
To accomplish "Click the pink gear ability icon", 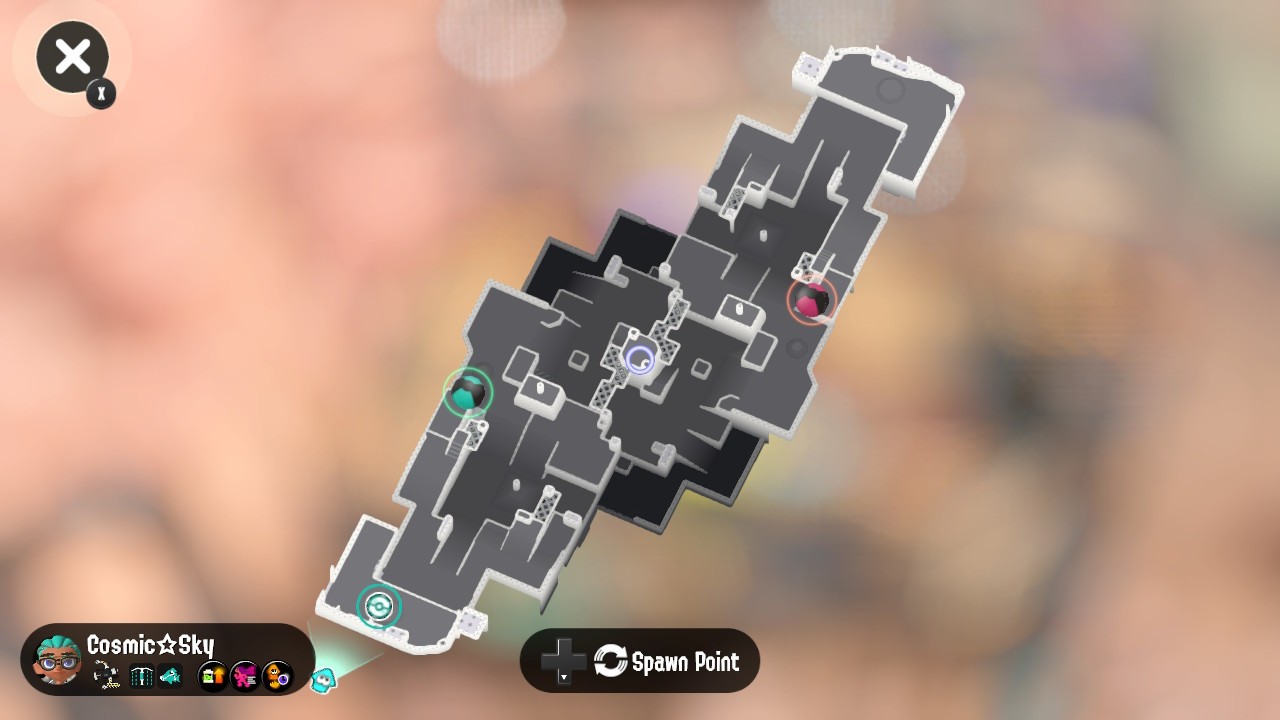I will (x=243, y=675).
